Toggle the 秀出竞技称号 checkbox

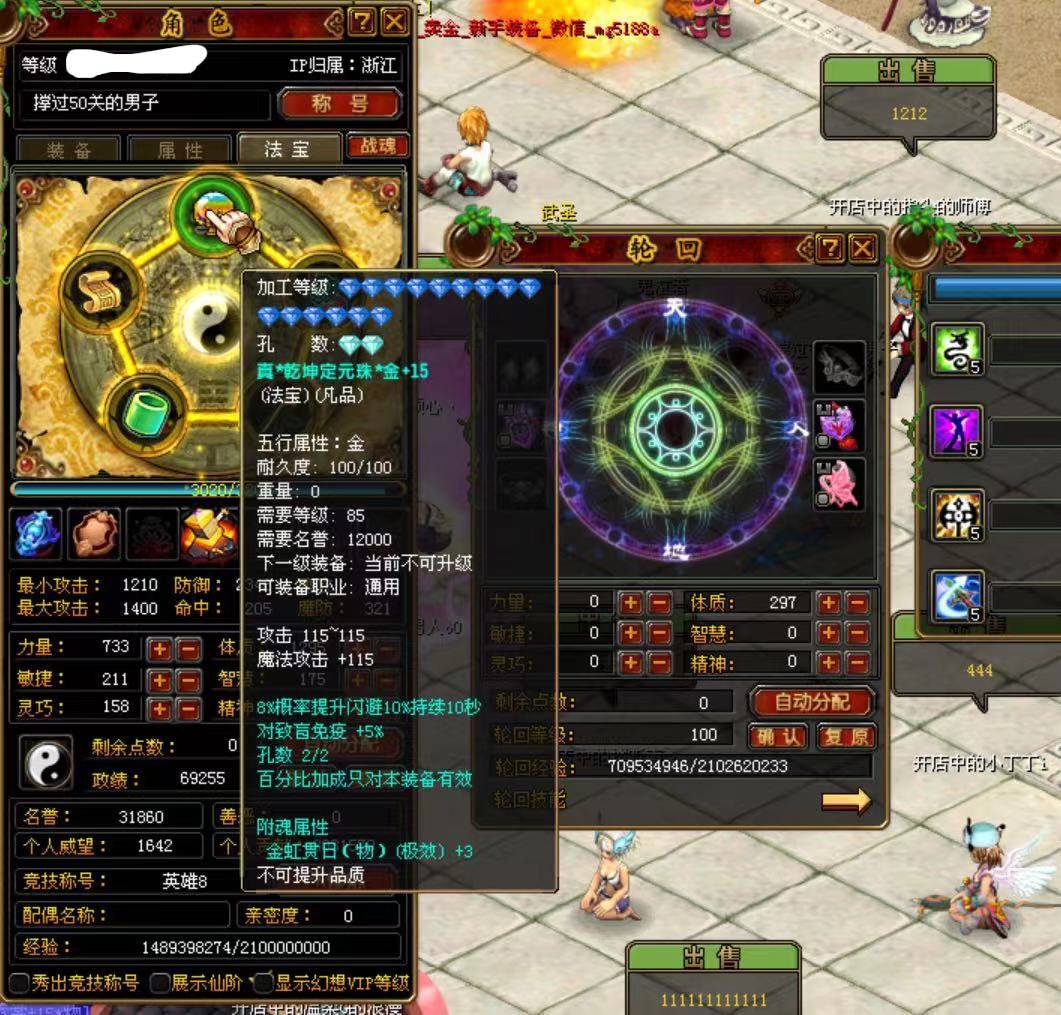19,983
